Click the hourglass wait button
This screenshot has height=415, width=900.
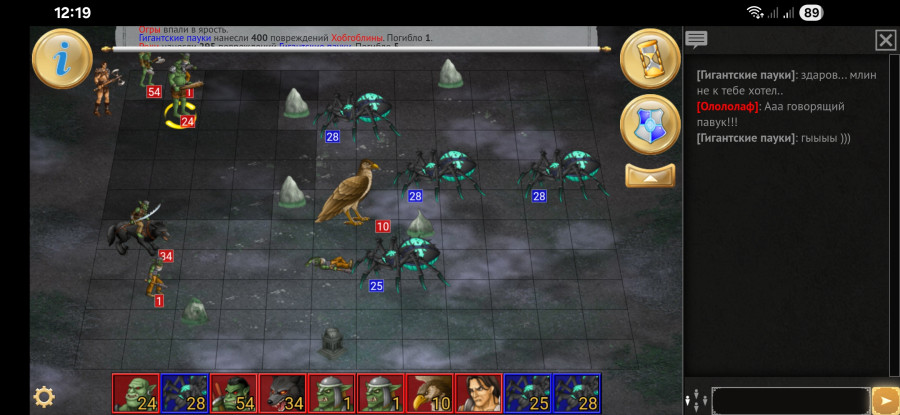pos(650,60)
